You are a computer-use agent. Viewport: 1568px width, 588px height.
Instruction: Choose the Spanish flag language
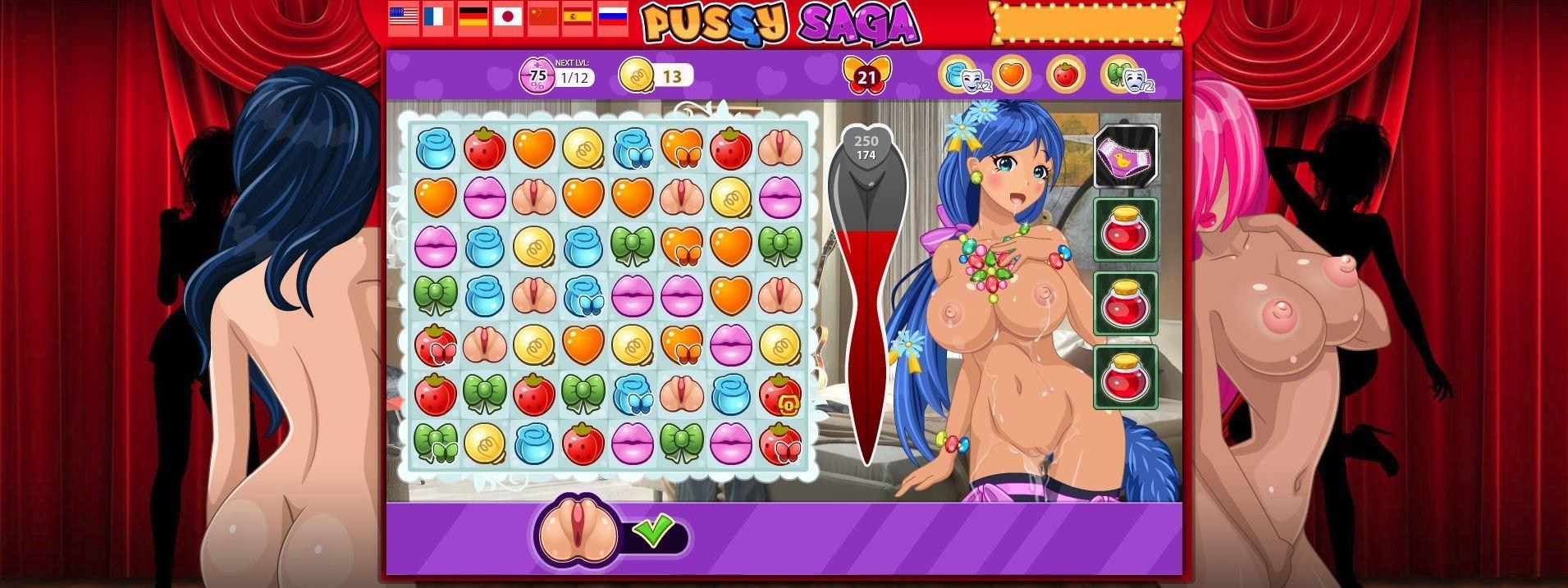click(x=578, y=16)
